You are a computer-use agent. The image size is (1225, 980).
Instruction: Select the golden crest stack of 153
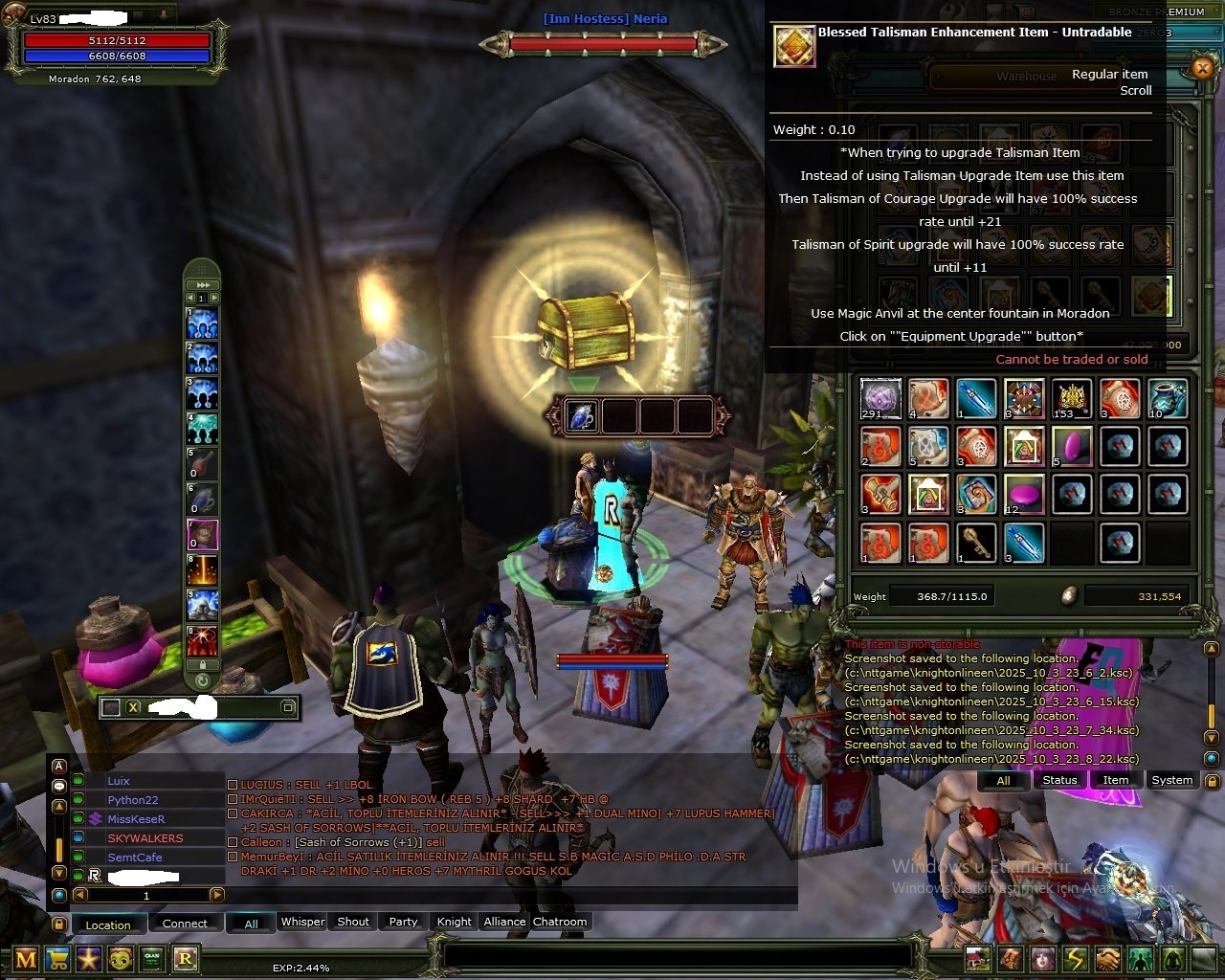1072,398
